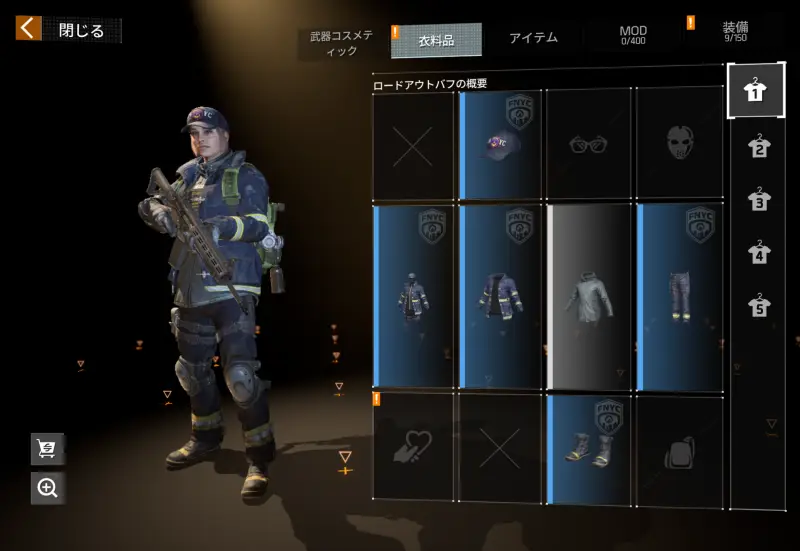800x551 pixels.
Task: Open the heart emote slot
Action: (x=414, y=447)
